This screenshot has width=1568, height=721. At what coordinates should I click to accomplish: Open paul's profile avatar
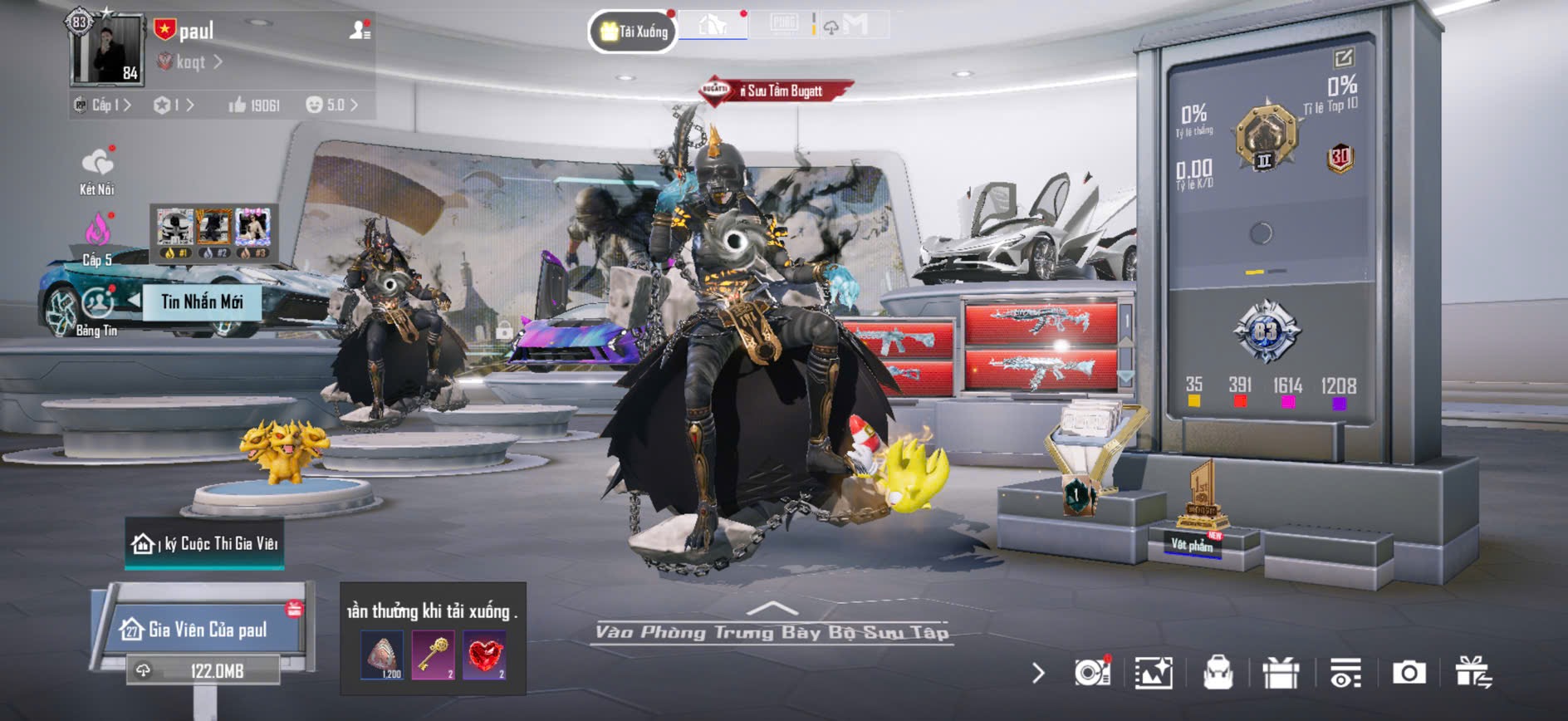coord(108,50)
